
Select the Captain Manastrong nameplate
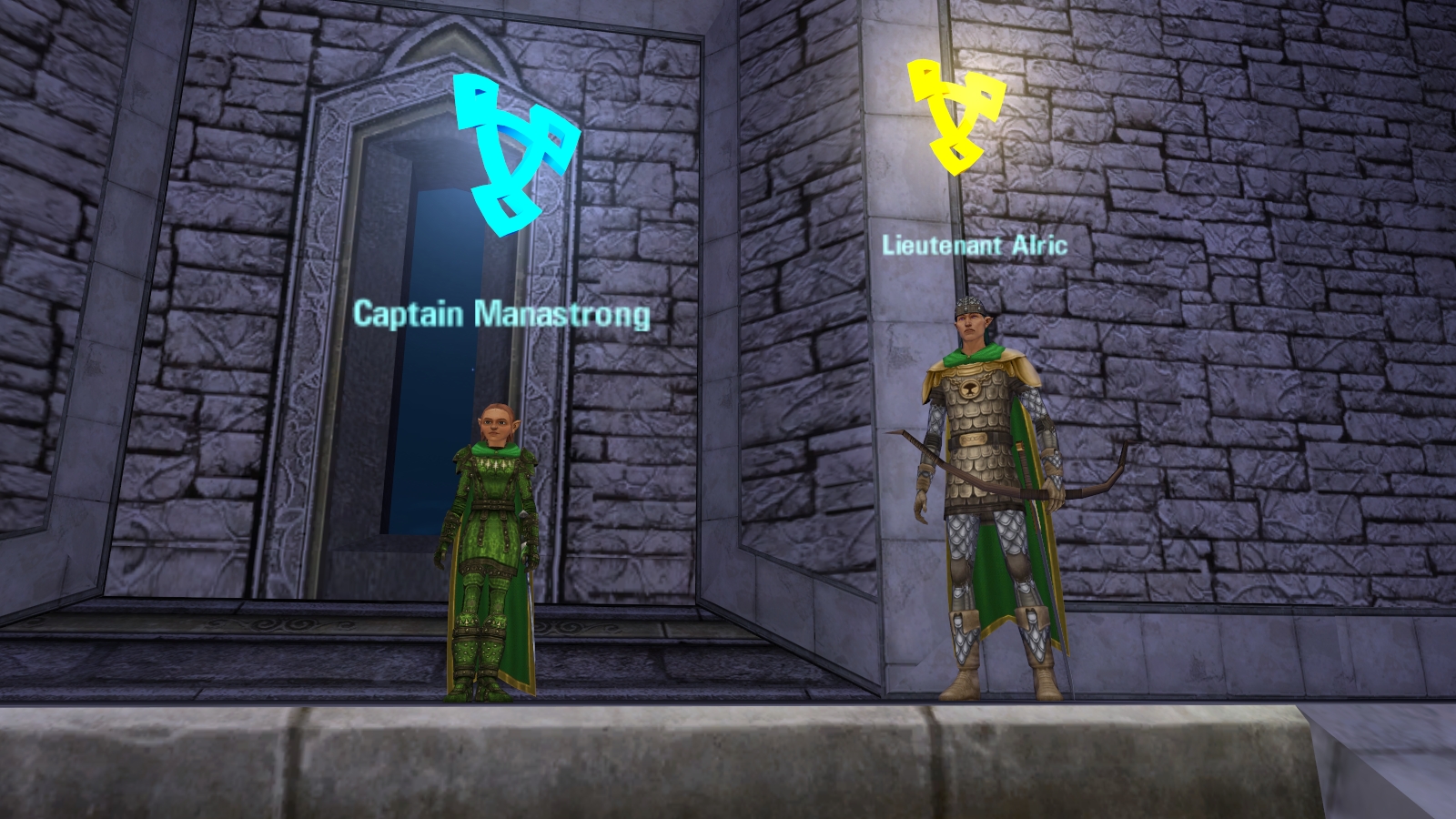tap(501, 314)
